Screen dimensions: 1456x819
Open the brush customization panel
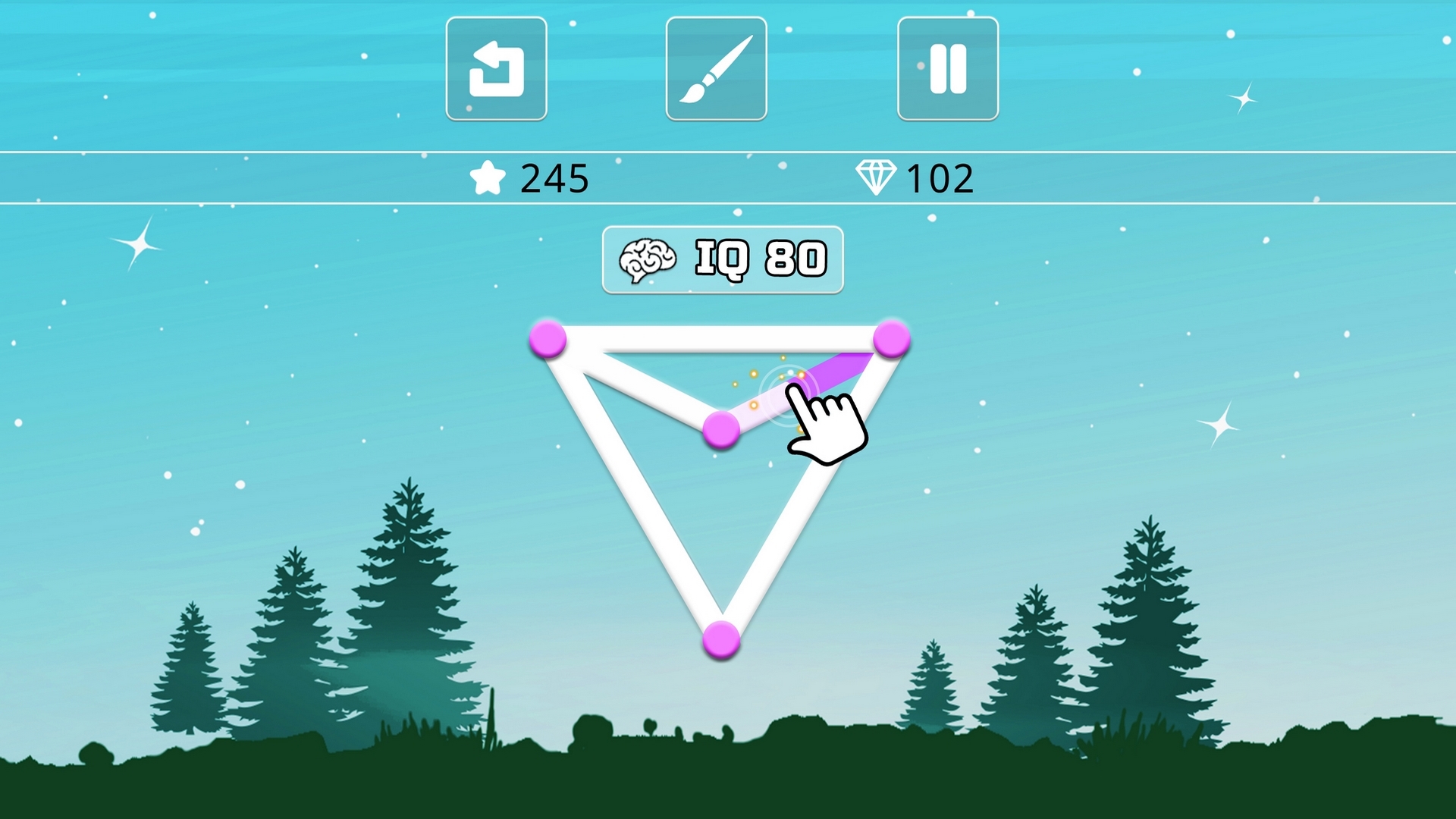717,68
